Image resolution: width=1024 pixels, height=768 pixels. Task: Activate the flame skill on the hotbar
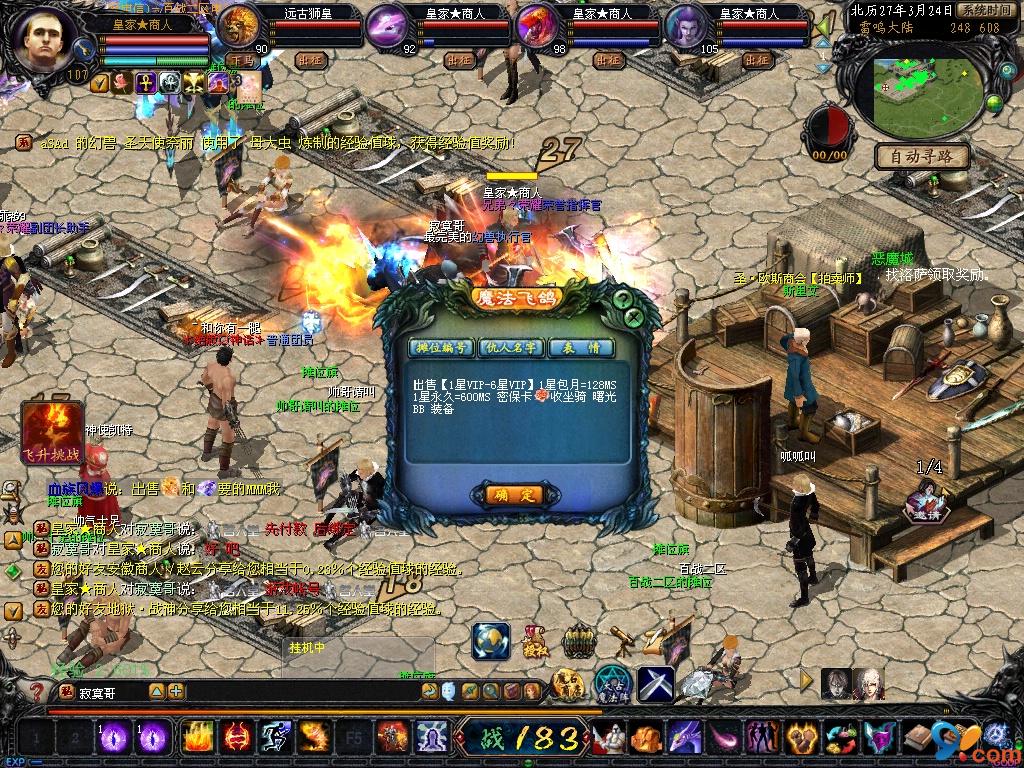coord(195,737)
